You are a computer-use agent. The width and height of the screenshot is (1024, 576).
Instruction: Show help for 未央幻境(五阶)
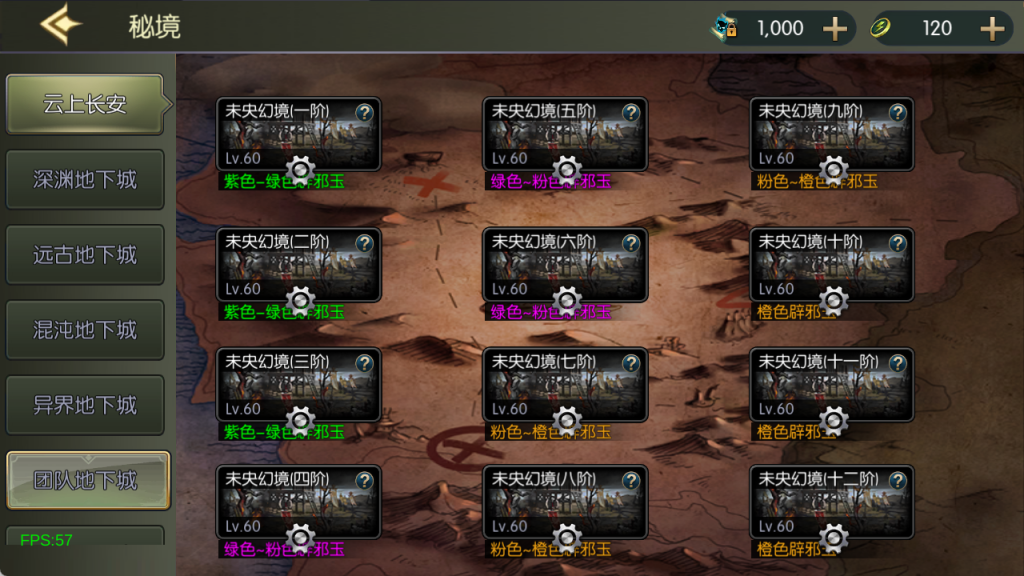coord(631,113)
